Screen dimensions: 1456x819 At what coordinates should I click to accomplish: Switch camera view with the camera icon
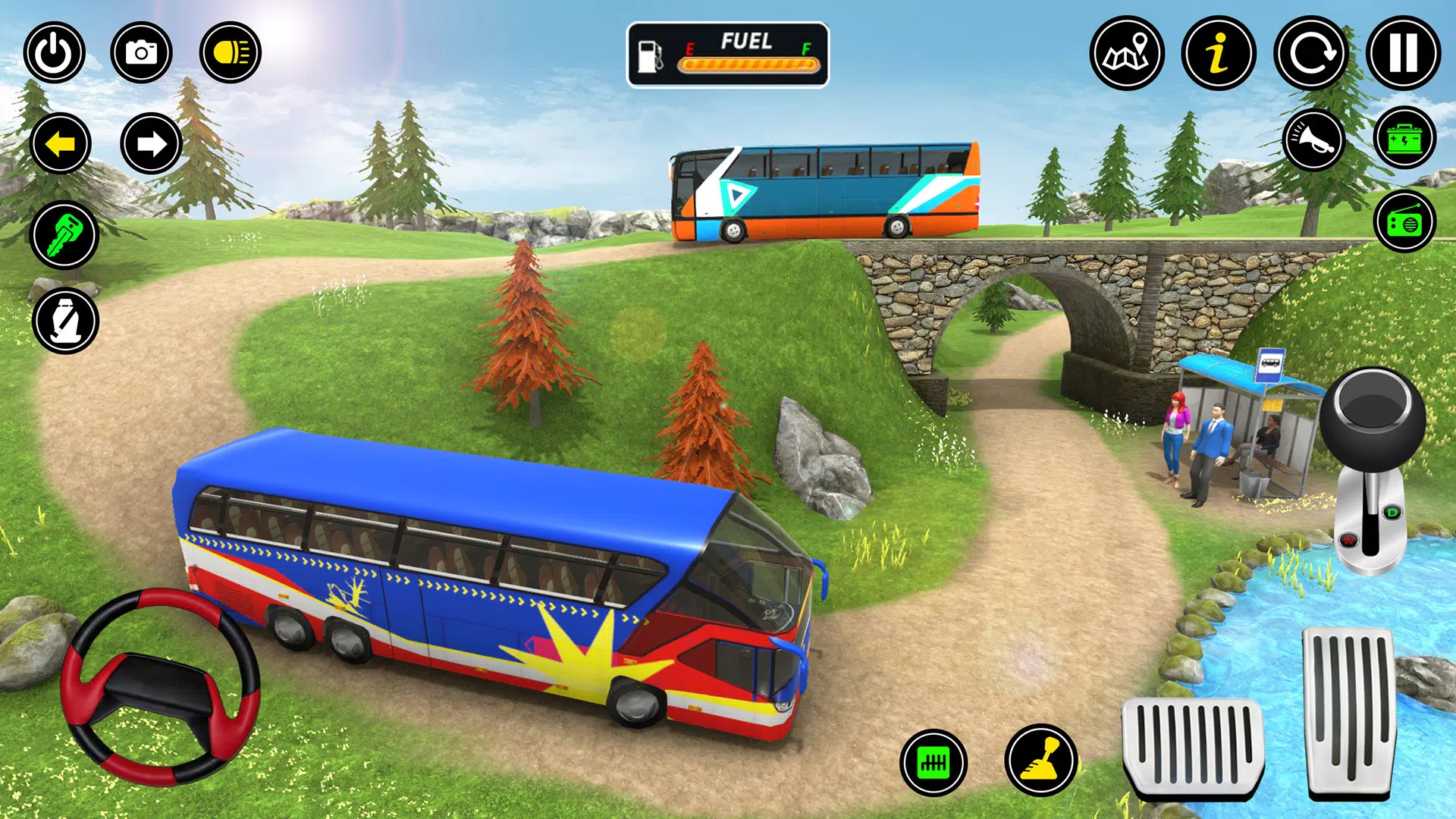pyautogui.click(x=141, y=53)
